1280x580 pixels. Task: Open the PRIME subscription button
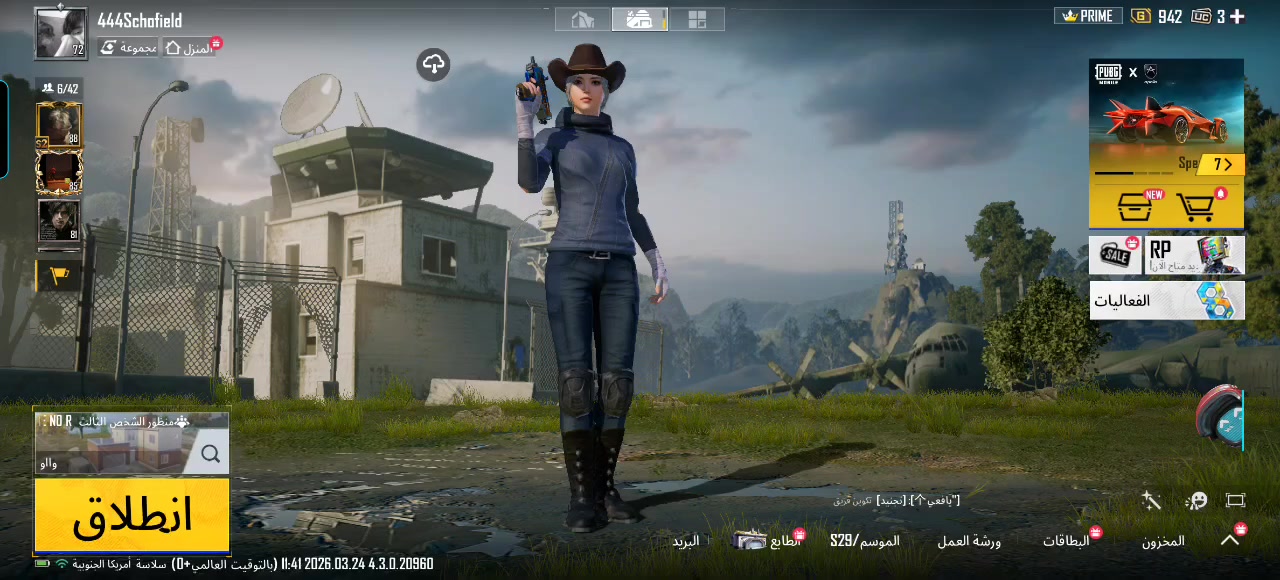coord(1088,16)
